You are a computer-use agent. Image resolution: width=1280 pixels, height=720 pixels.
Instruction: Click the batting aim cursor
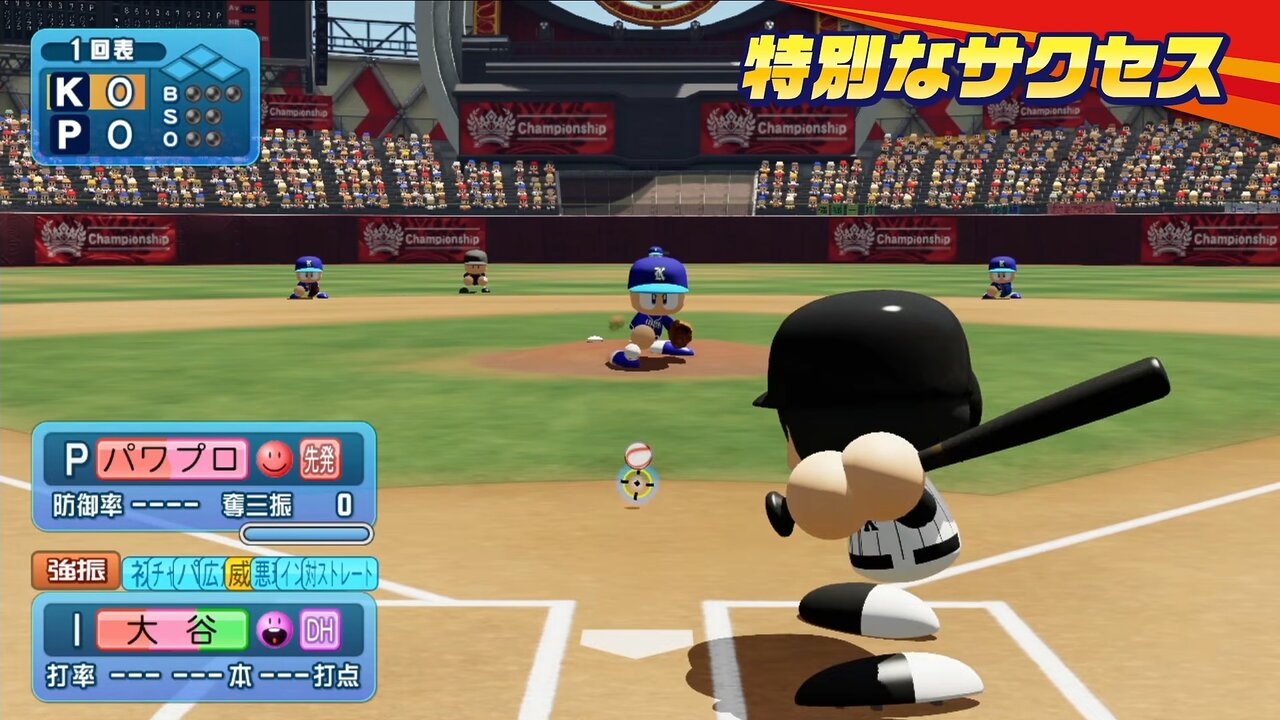636,484
